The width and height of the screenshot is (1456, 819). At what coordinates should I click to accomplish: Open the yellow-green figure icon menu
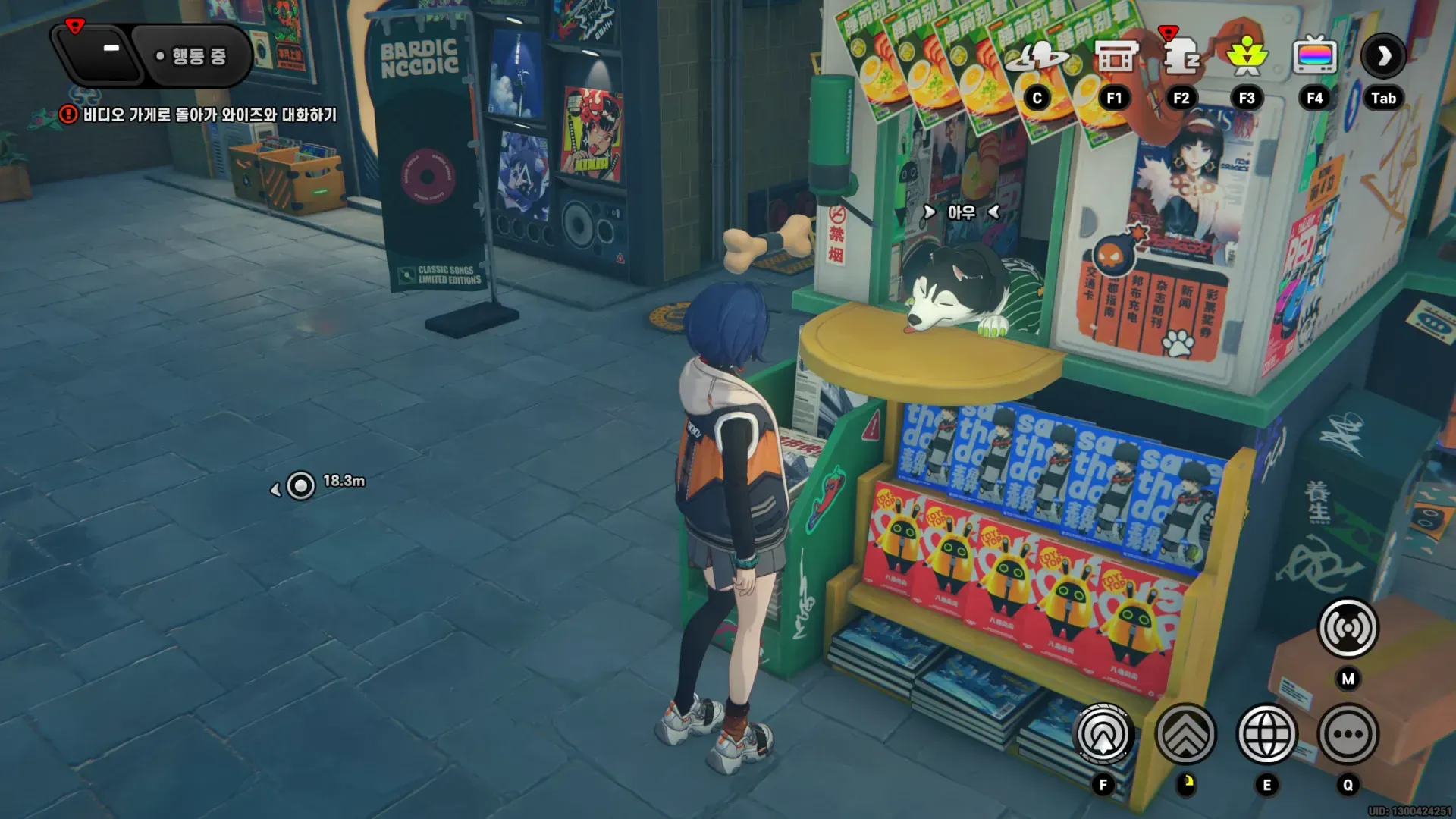click(1247, 58)
